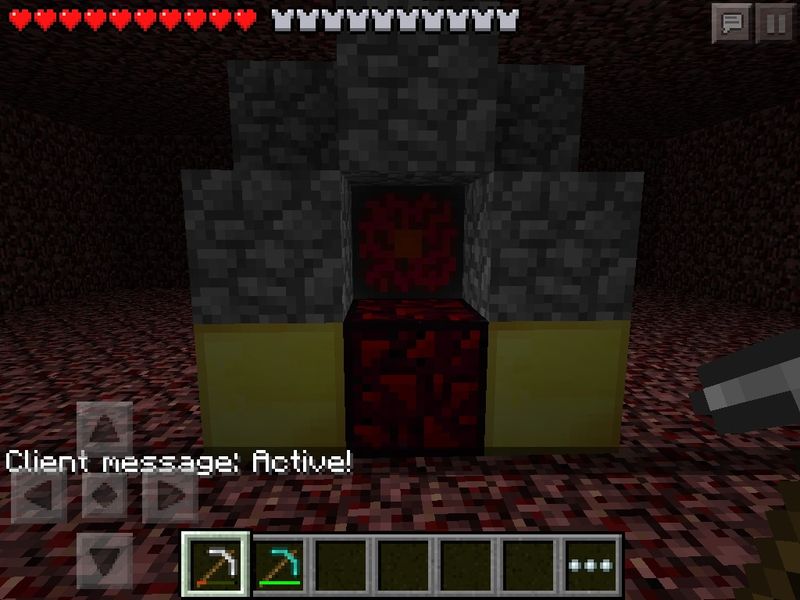
Task: Switch to the diamond pickaxe slot
Action: coord(278,565)
